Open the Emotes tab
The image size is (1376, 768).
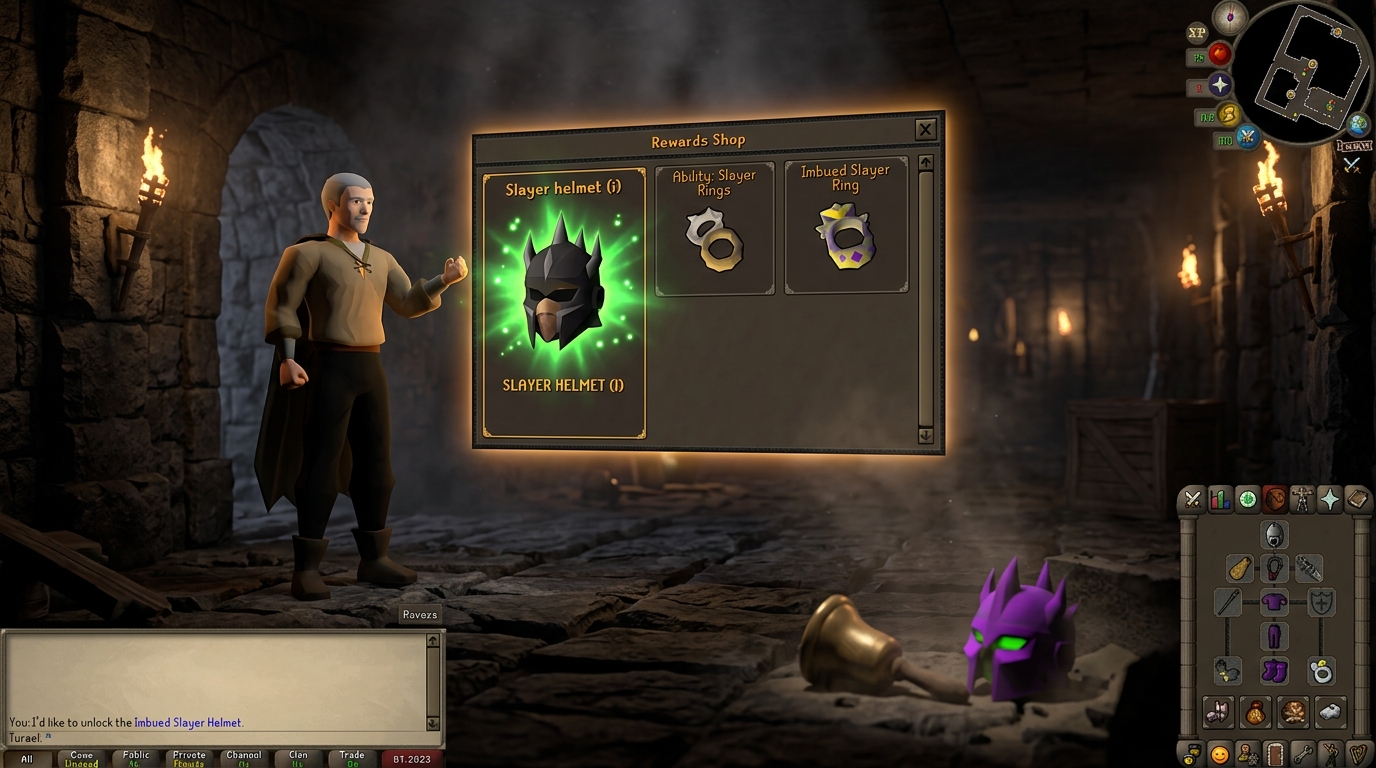click(1331, 755)
